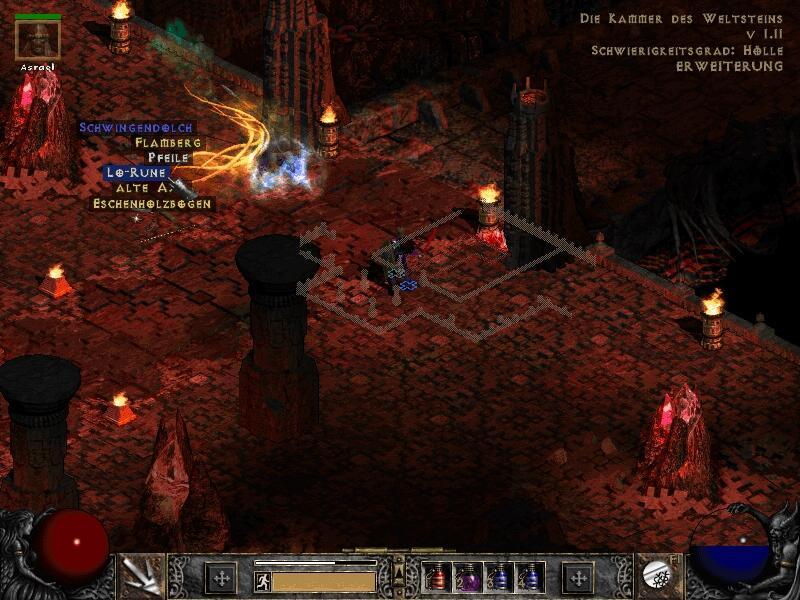Pick up the Flamberg item label
800x600 pixels.
[x=168, y=143]
